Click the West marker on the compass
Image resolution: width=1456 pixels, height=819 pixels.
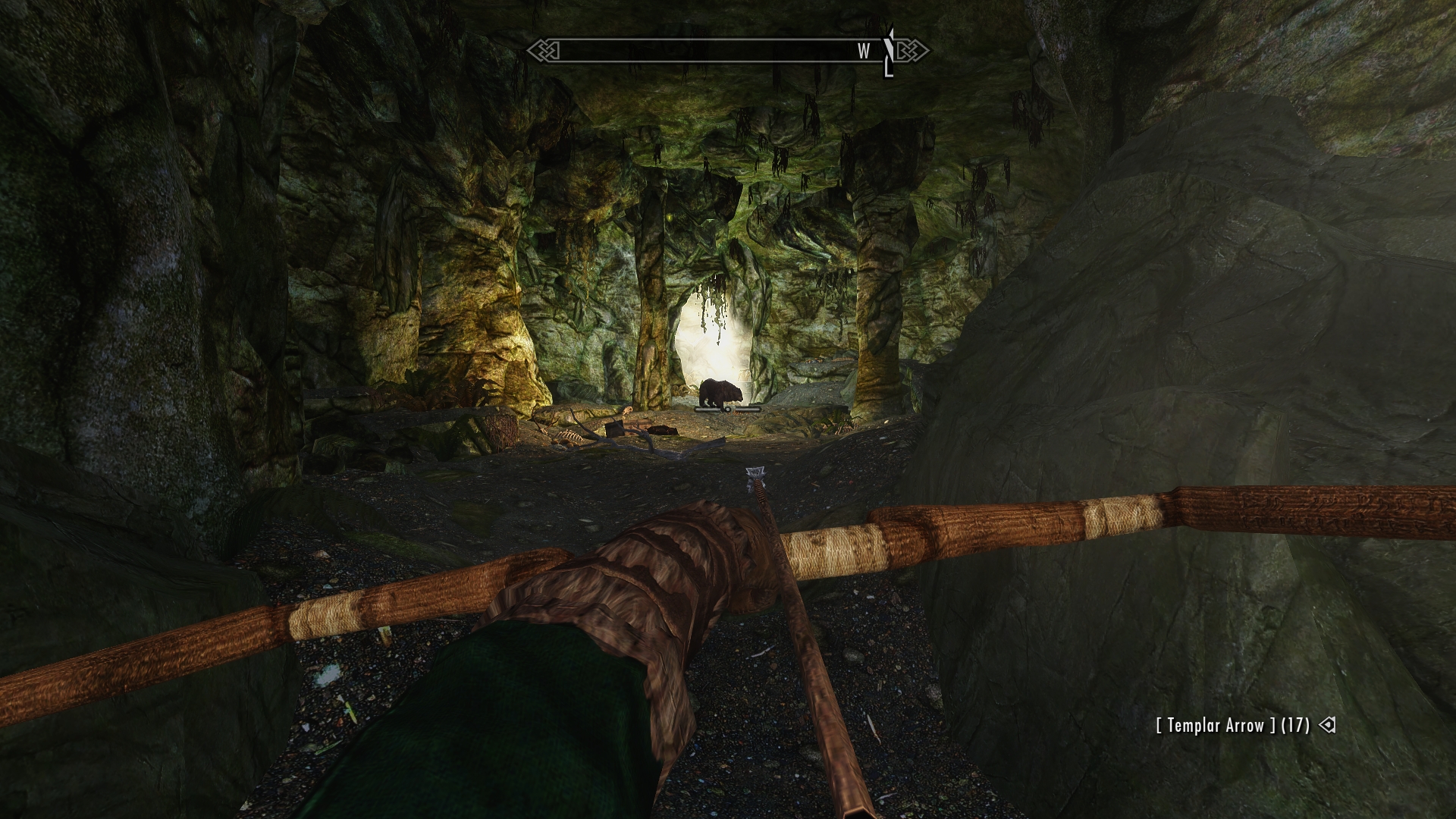pyautogui.click(x=864, y=52)
